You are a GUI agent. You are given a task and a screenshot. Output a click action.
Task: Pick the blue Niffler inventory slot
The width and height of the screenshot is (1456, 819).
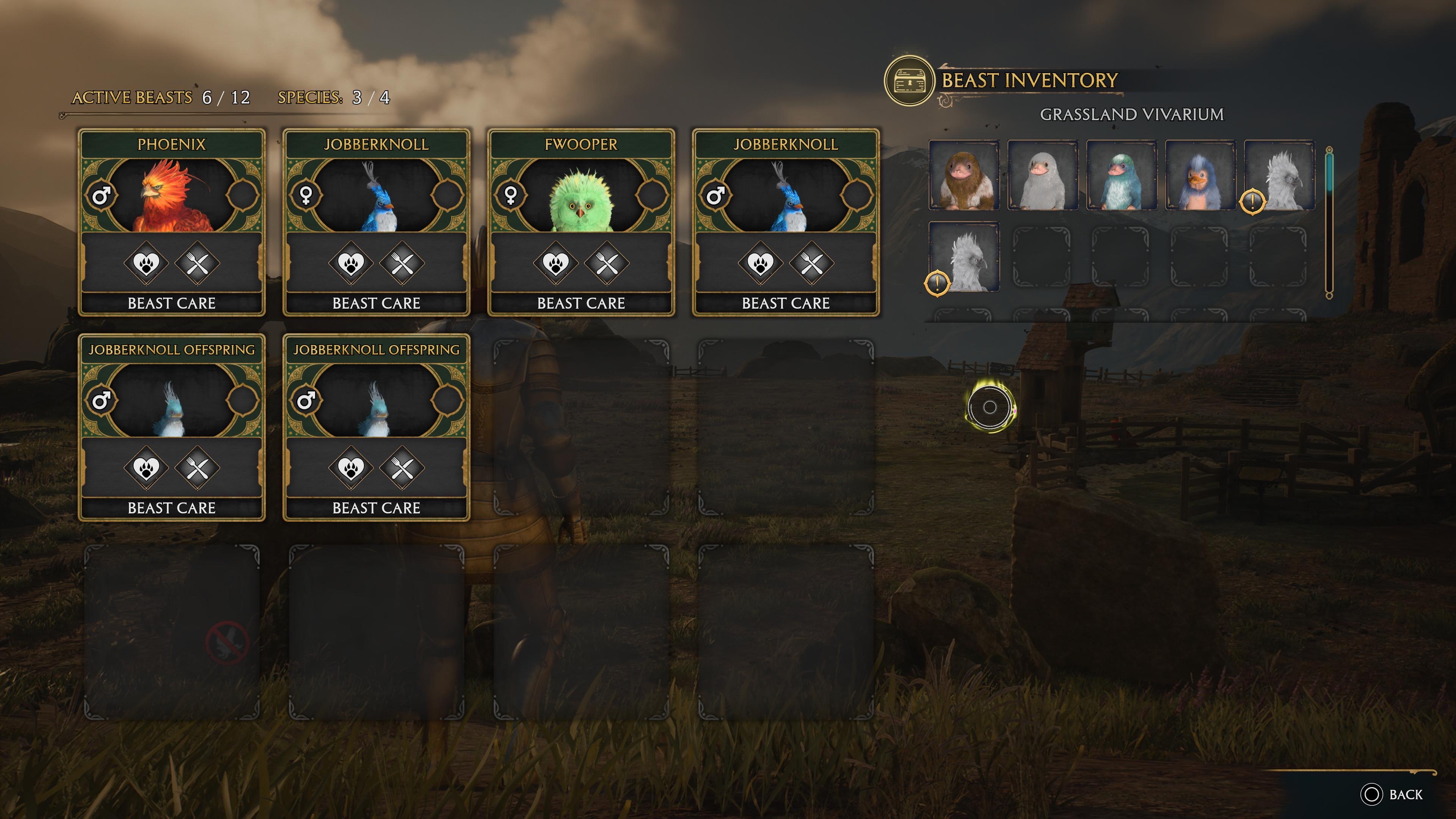tap(1200, 176)
